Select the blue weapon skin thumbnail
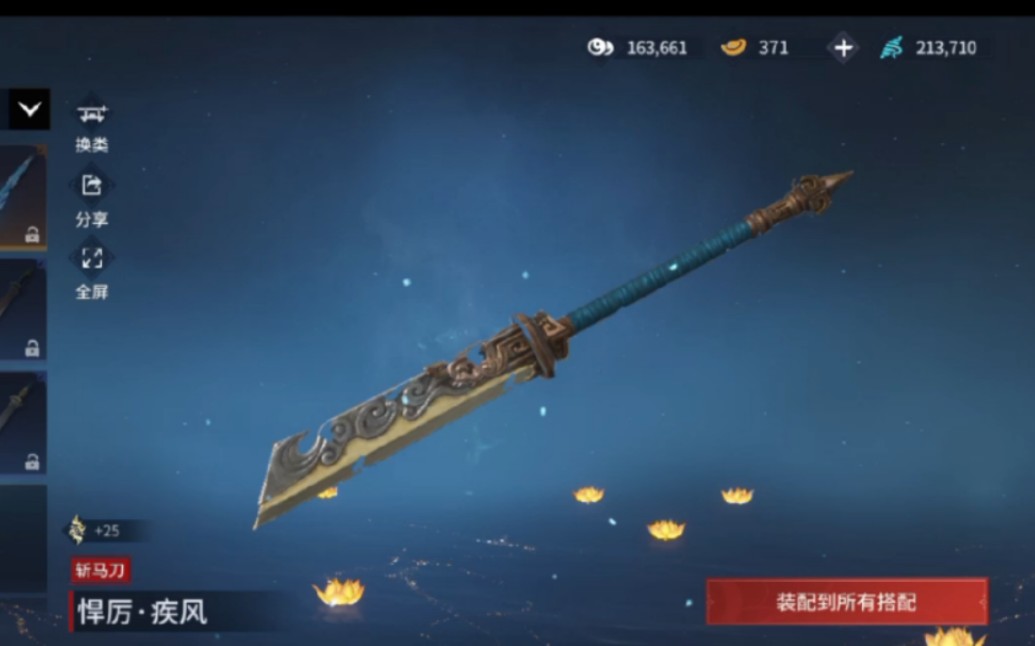This screenshot has width=1035, height=646. coord(22,196)
